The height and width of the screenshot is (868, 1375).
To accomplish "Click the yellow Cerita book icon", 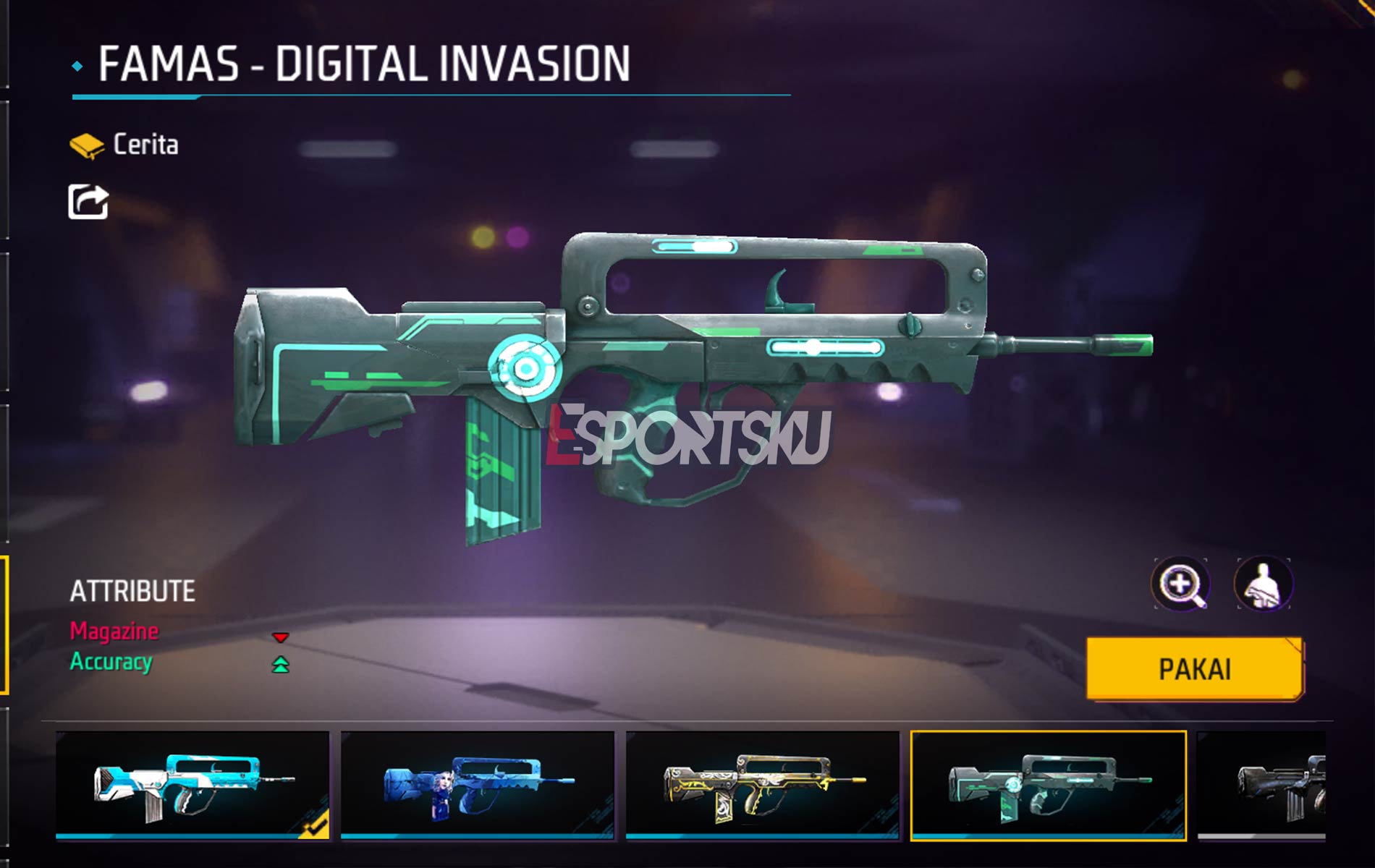I will tap(88, 142).
